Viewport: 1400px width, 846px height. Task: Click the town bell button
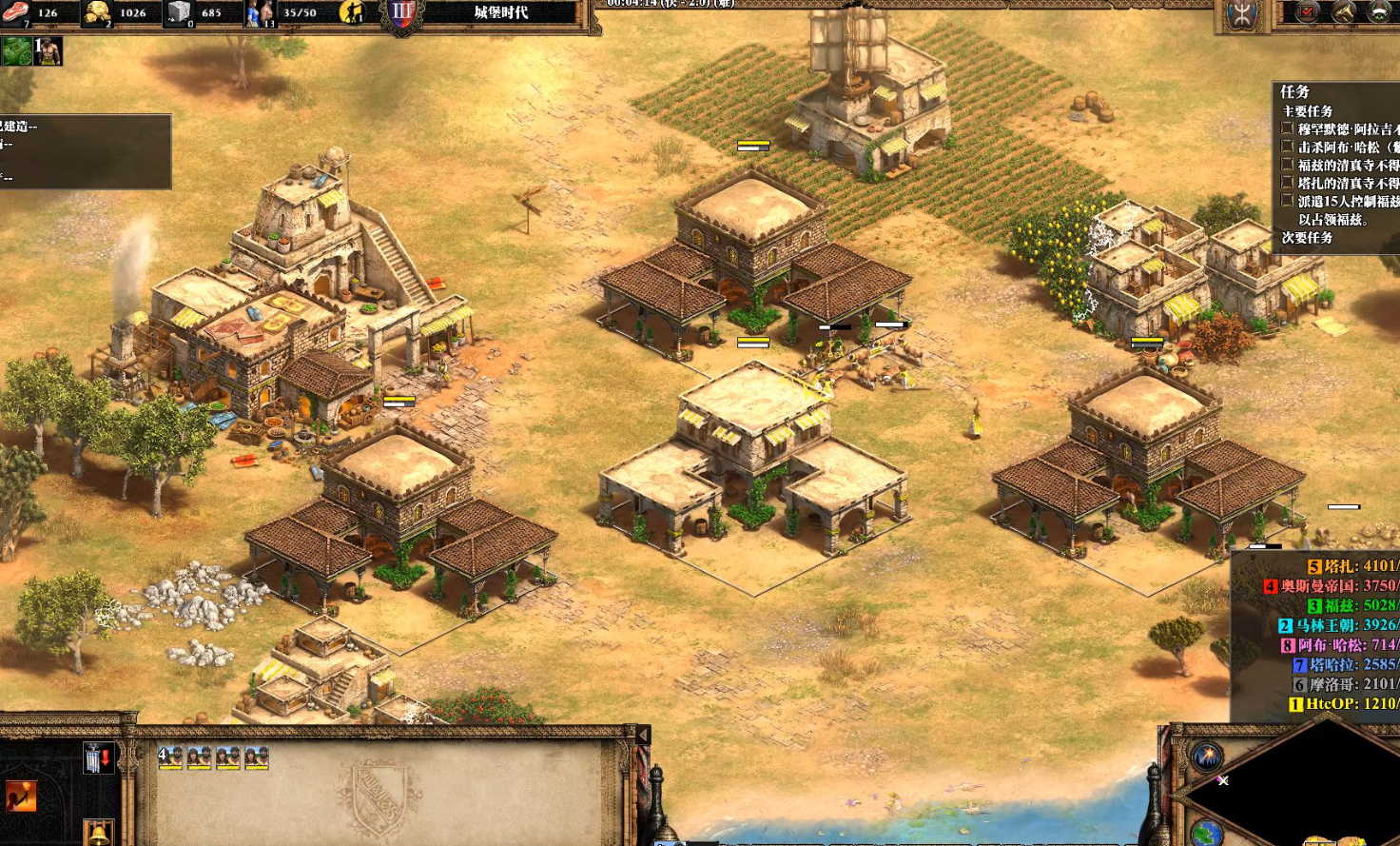coord(98,833)
